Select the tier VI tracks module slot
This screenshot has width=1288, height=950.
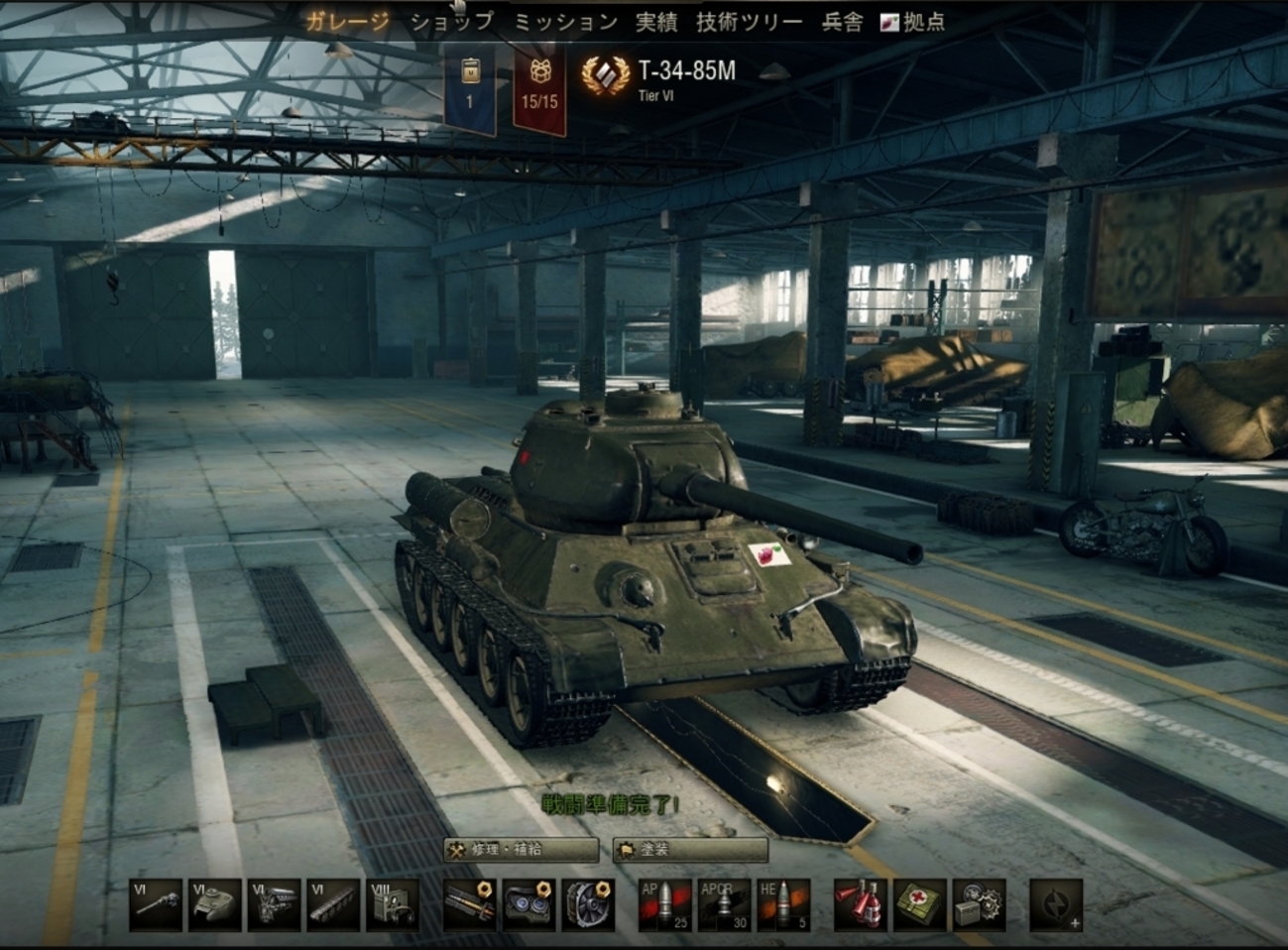(x=333, y=904)
